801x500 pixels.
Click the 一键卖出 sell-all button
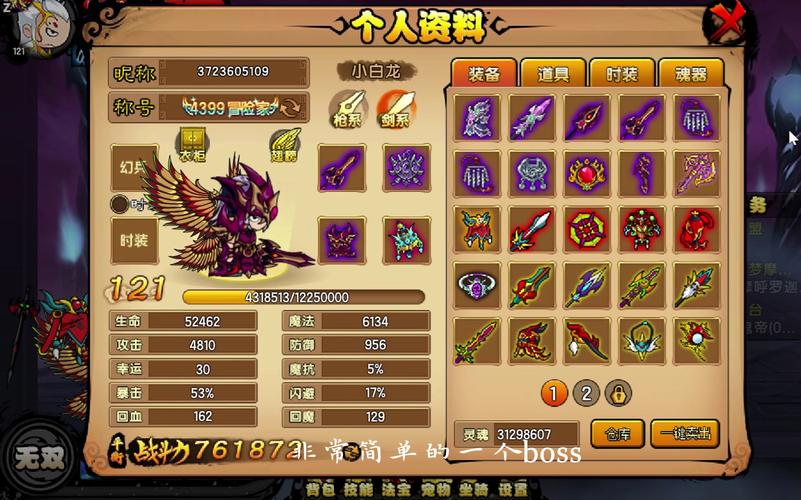click(685, 433)
